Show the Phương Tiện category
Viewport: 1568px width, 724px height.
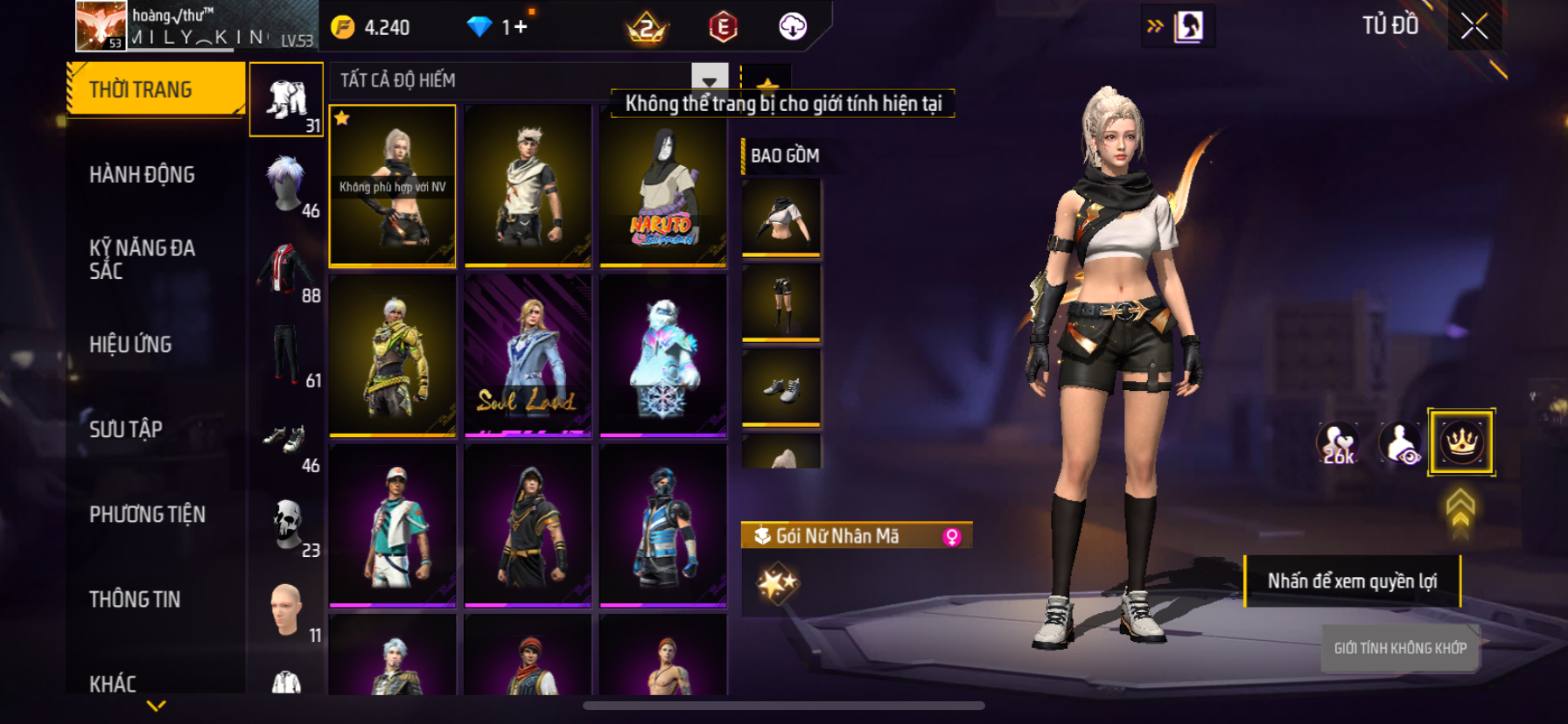pyautogui.click(x=148, y=514)
